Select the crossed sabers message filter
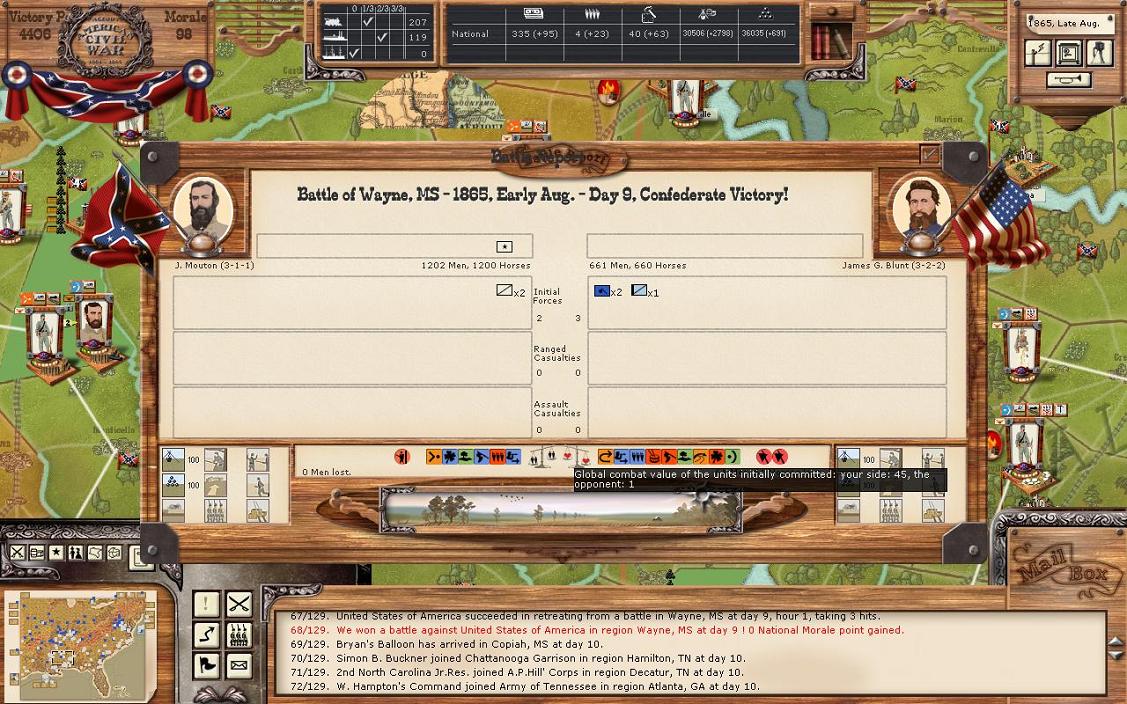Screen dimensions: 1127x704 pos(238,603)
